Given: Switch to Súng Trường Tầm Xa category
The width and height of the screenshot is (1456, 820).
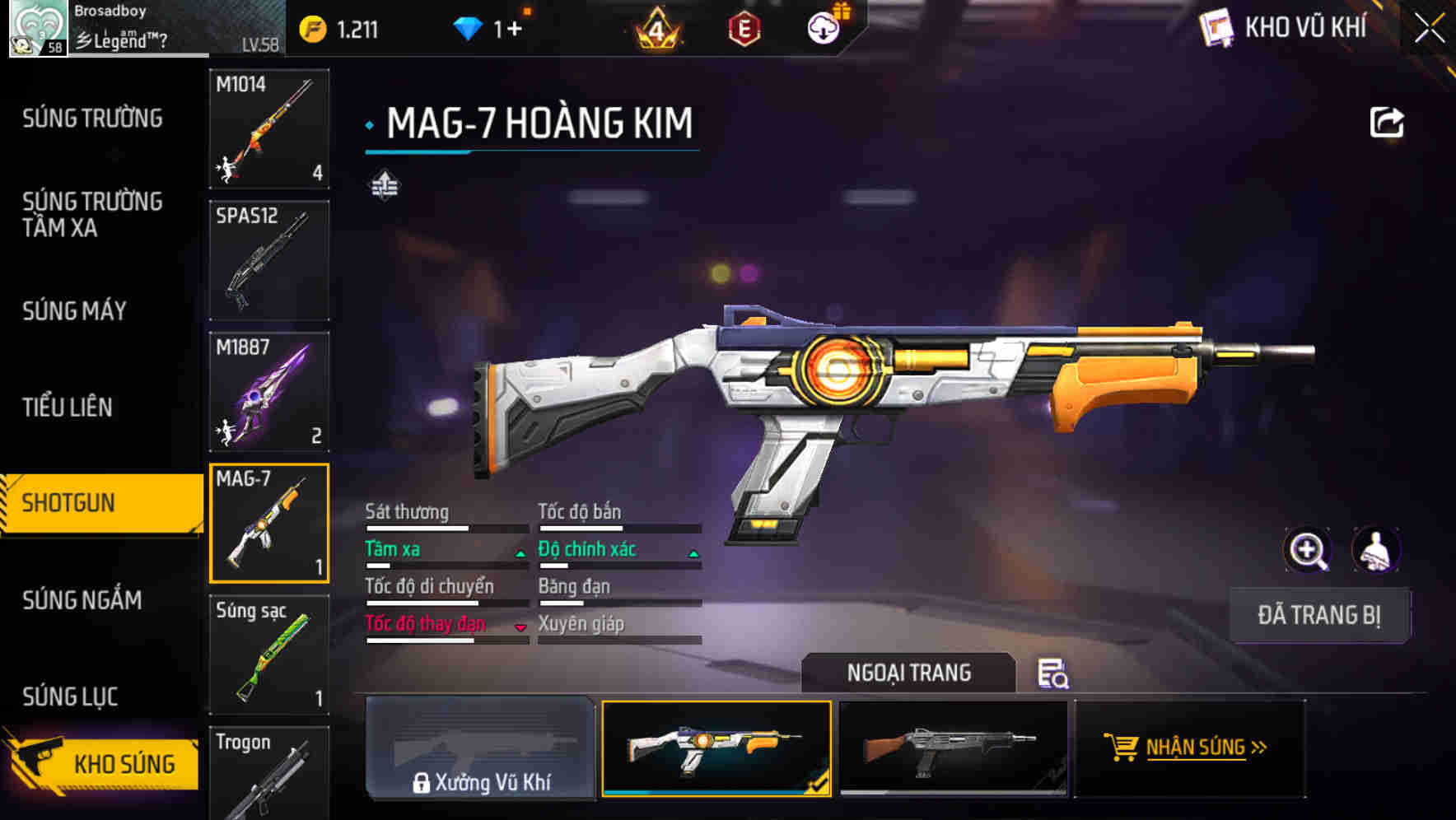Looking at the screenshot, I should click(92, 214).
